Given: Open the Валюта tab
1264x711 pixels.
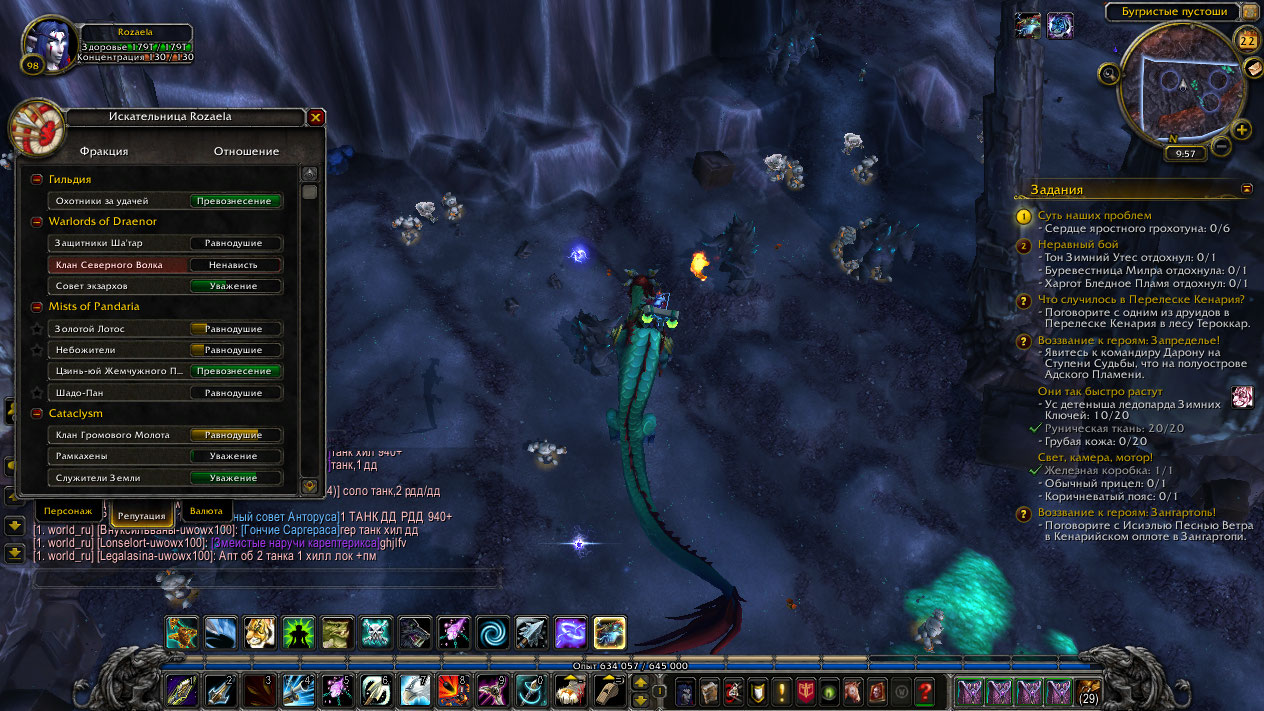Looking at the screenshot, I should (x=206, y=510).
